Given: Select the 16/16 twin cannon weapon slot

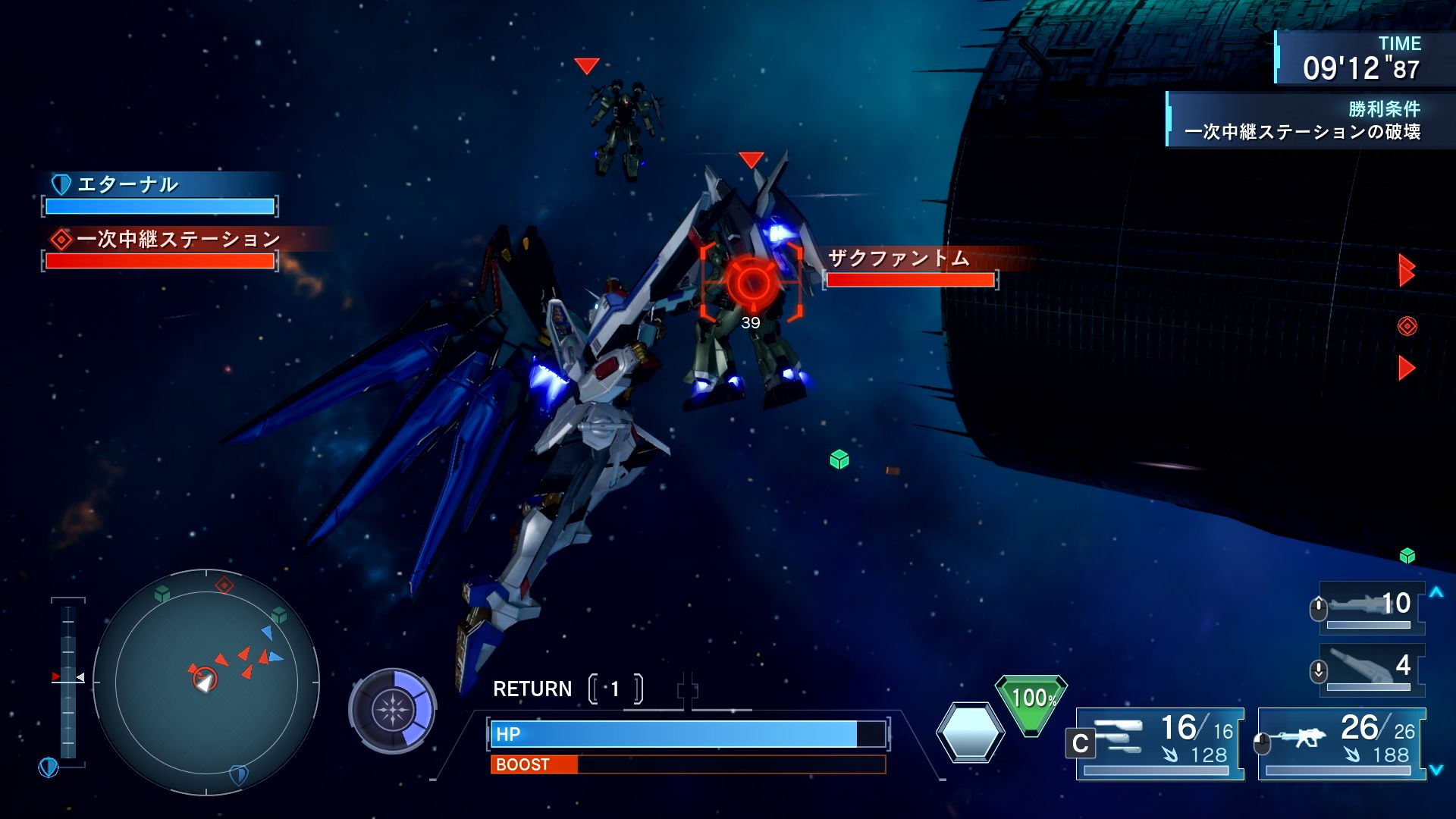Looking at the screenshot, I should 1159,742.
